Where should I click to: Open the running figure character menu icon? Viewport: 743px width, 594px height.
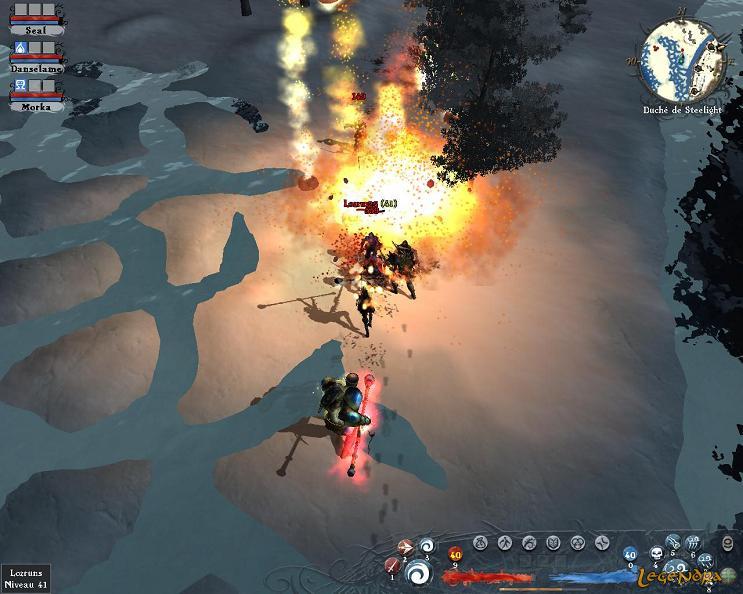504,542
